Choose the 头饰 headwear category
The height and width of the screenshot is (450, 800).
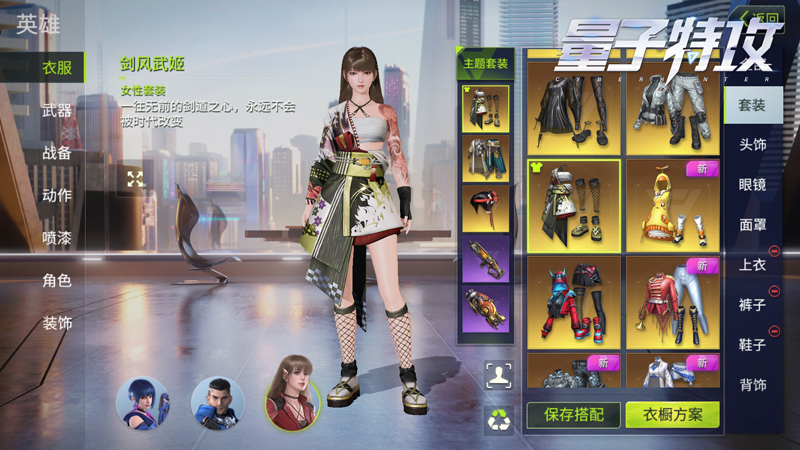752,145
